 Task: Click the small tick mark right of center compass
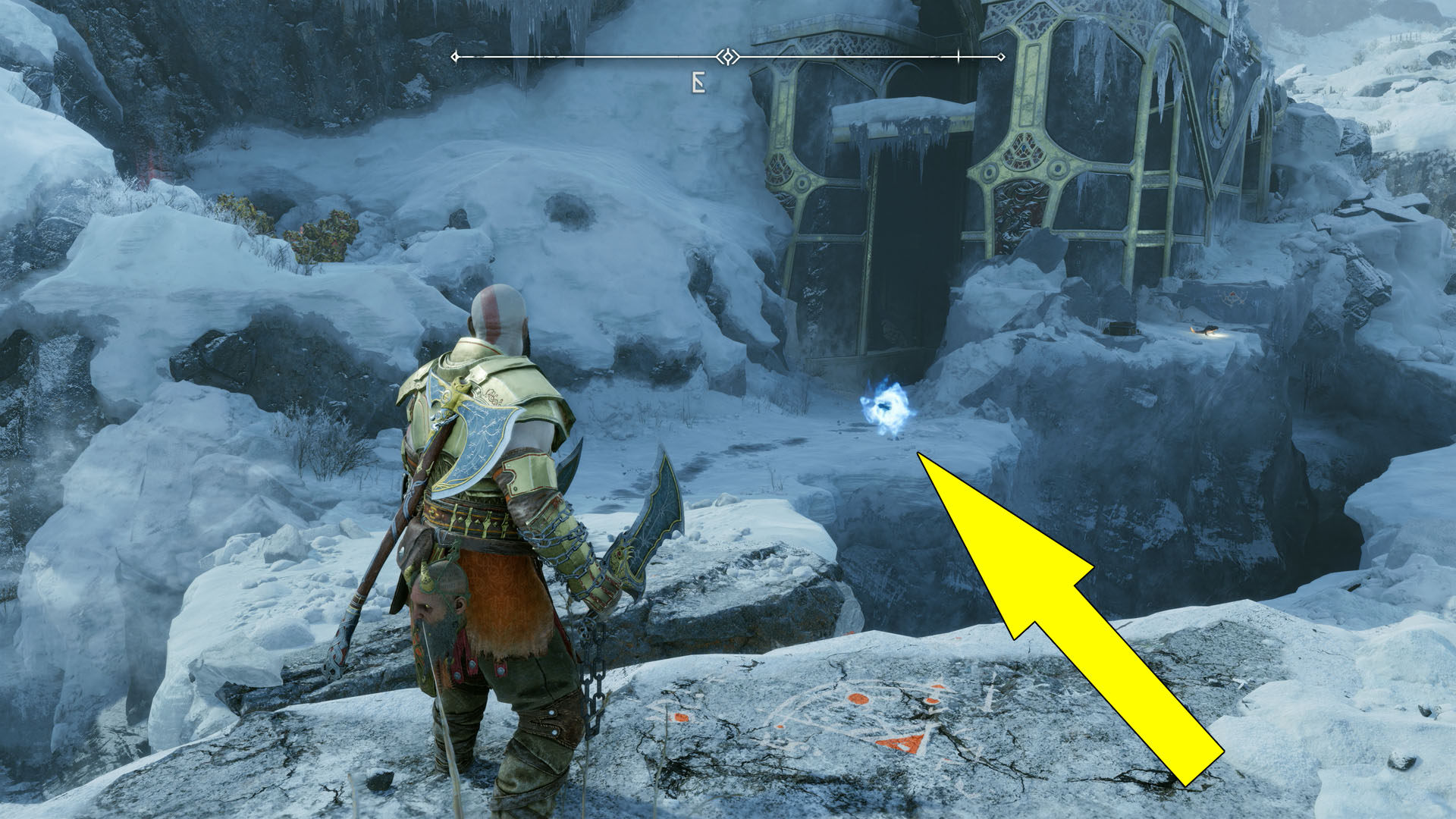[959, 55]
